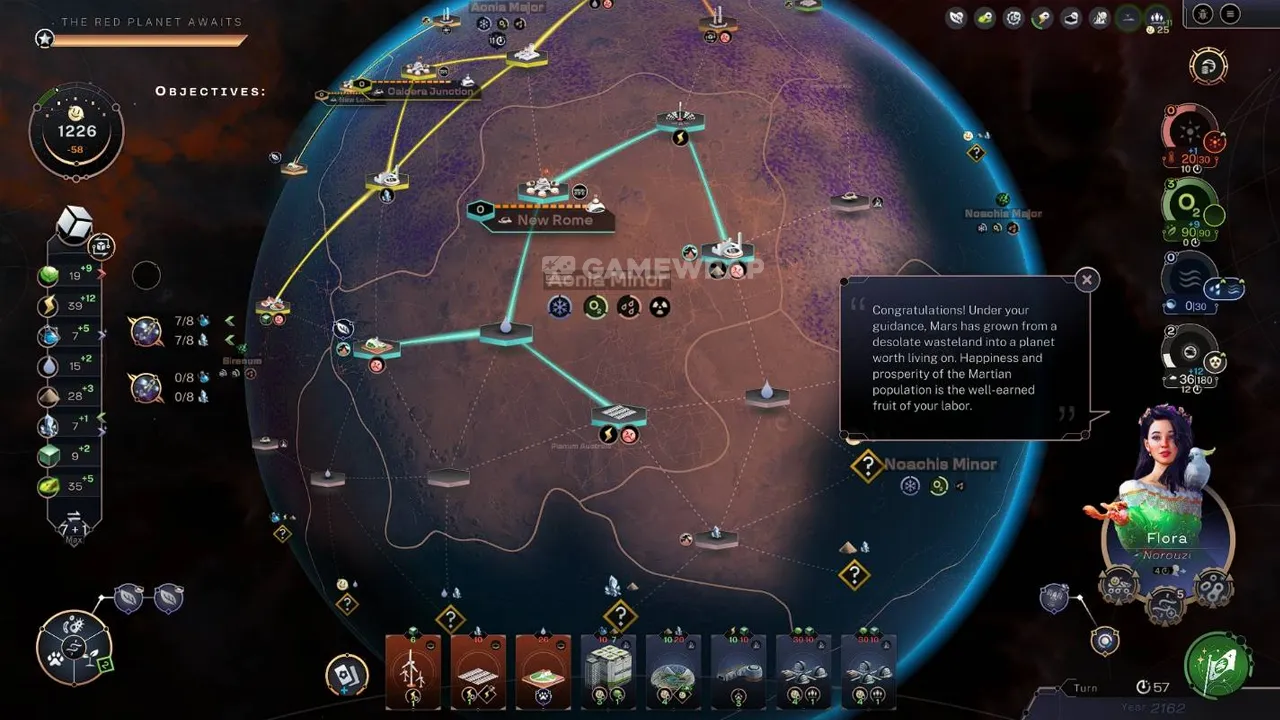Viewport: 1280px width, 720px height.
Task: Click the green flag victory button
Action: (x=1218, y=663)
